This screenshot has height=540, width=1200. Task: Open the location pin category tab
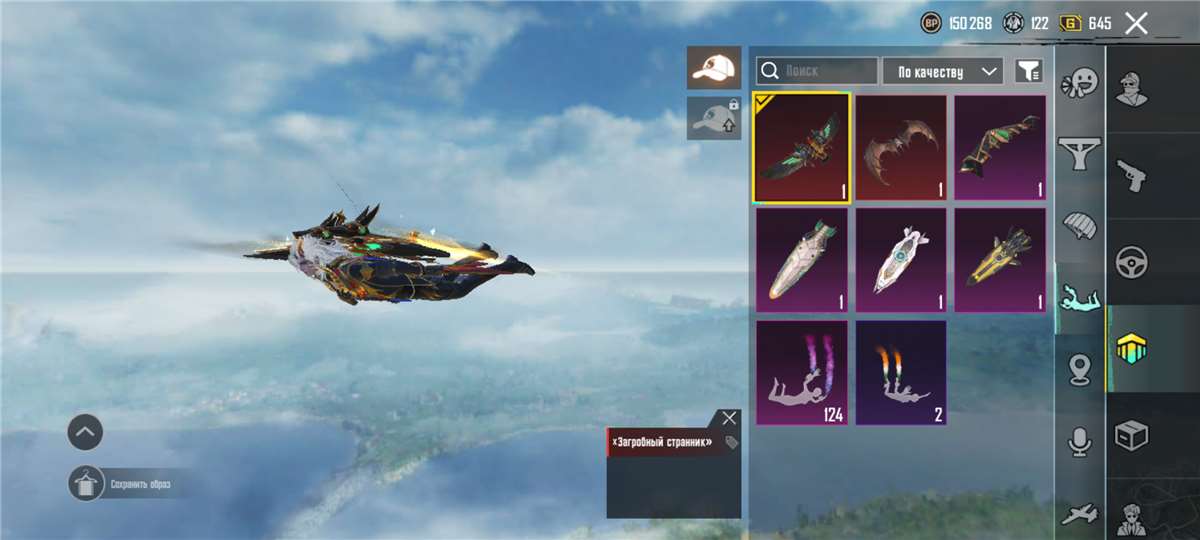click(1080, 370)
